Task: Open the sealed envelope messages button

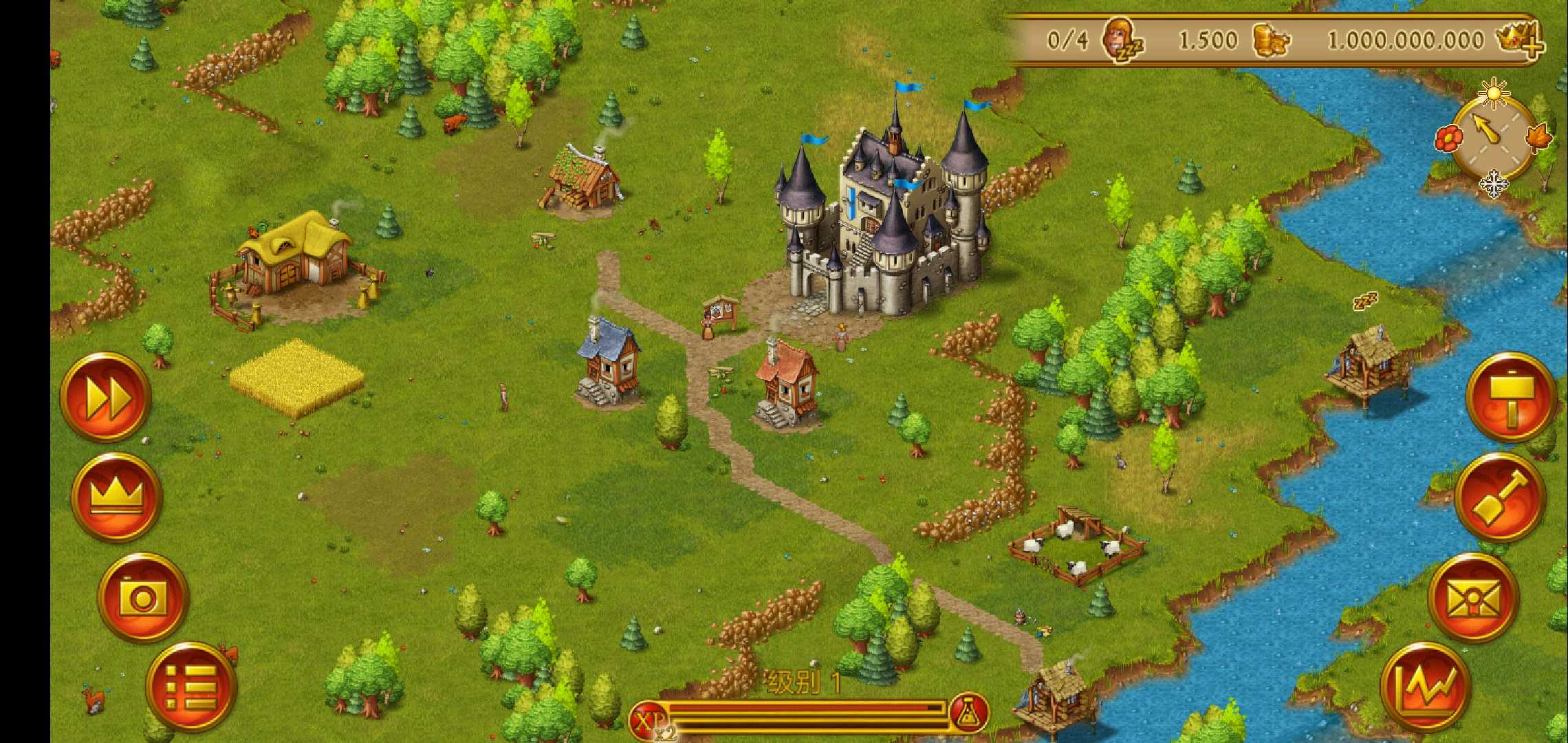Action: click(1474, 598)
